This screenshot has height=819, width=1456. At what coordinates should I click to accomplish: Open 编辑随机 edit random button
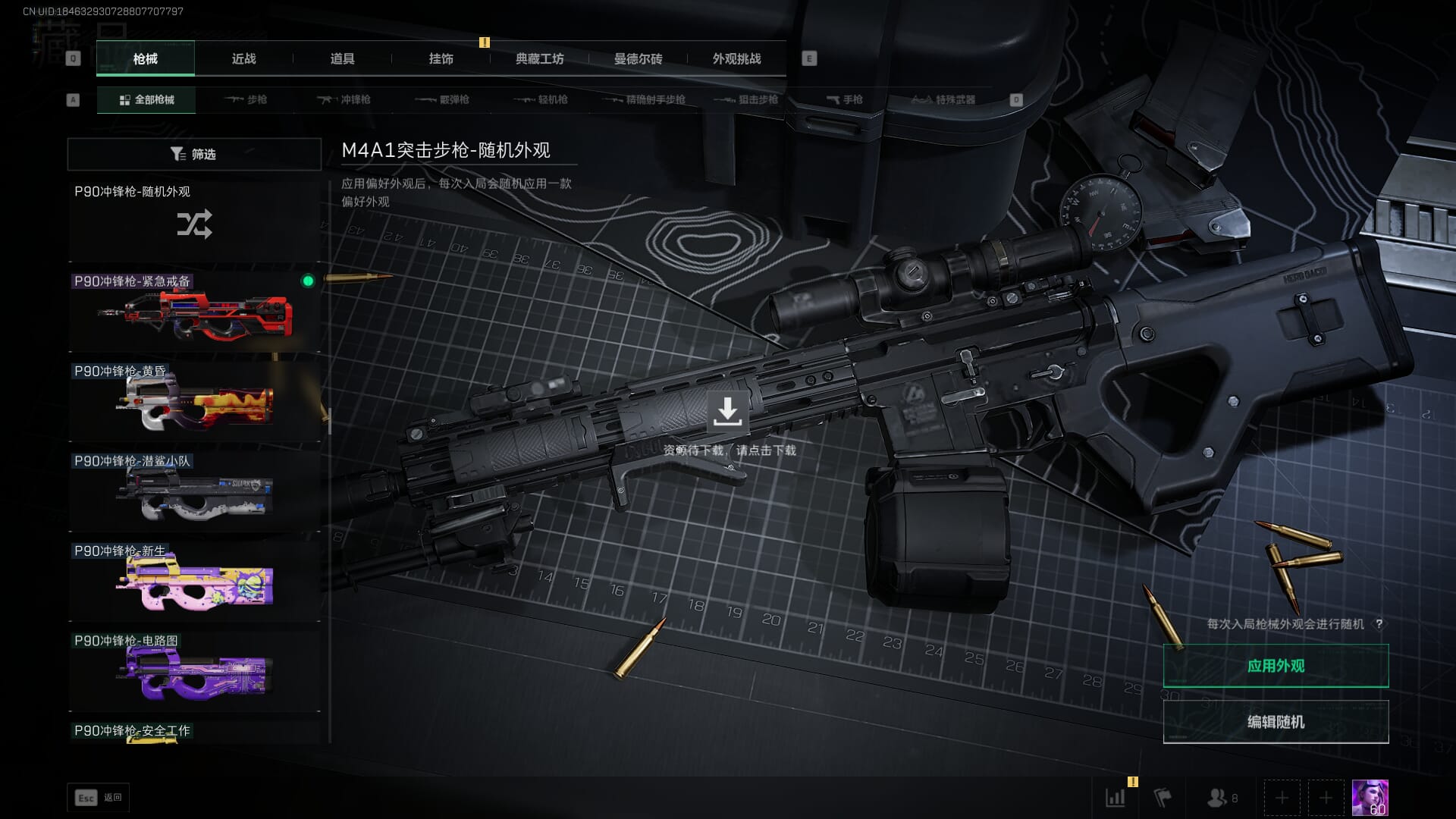click(x=1276, y=722)
